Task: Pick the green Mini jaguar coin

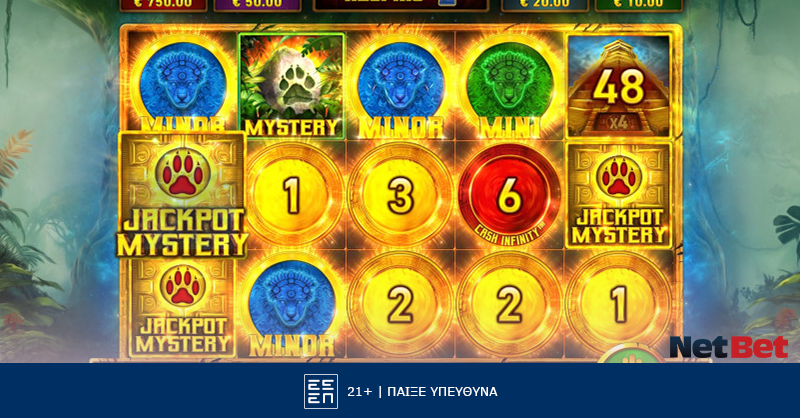Action: click(x=510, y=86)
